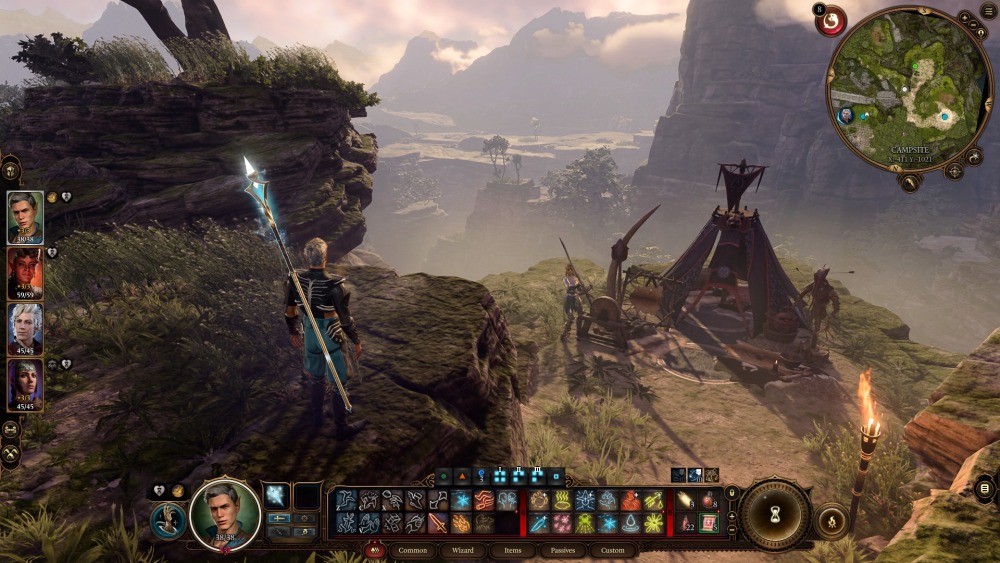Cast the blue snowflake ice spell
This screenshot has height=563, width=1000.
[461, 500]
